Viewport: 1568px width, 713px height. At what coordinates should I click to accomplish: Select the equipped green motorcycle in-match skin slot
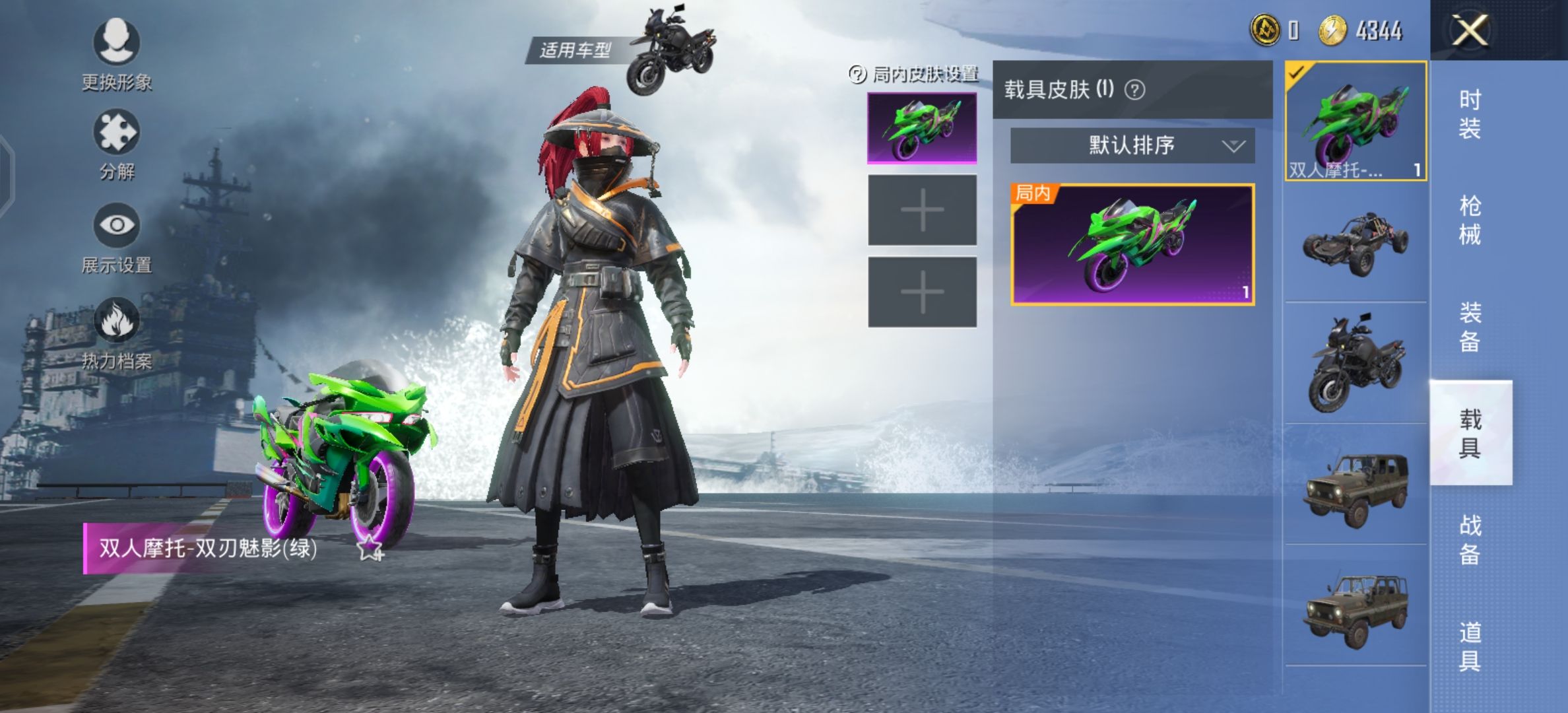pyautogui.click(x=922, y=127)
